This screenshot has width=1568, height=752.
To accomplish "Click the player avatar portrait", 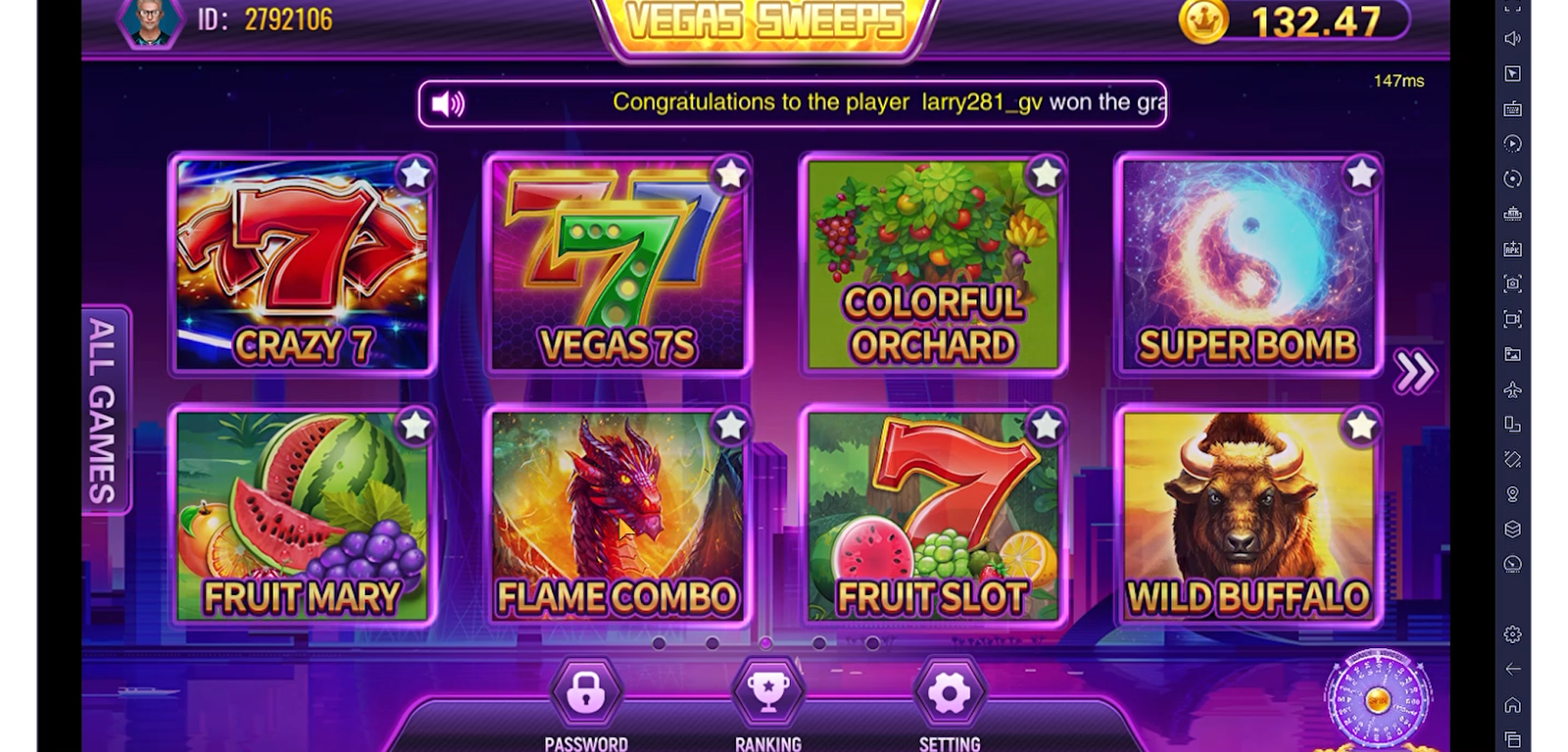I will pos(151,20).
